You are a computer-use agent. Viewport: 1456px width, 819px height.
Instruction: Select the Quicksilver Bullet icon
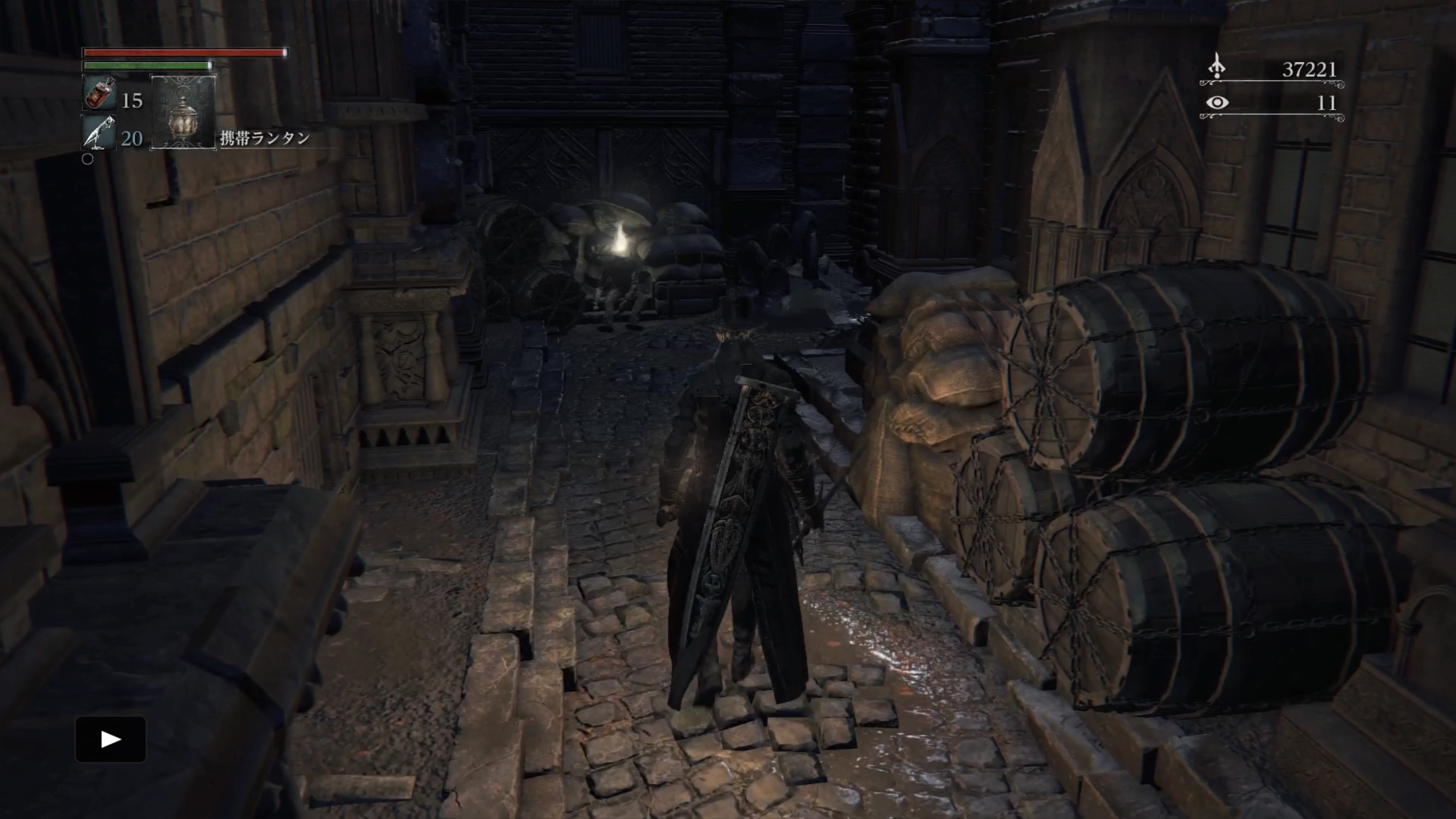tap(99, 132)
